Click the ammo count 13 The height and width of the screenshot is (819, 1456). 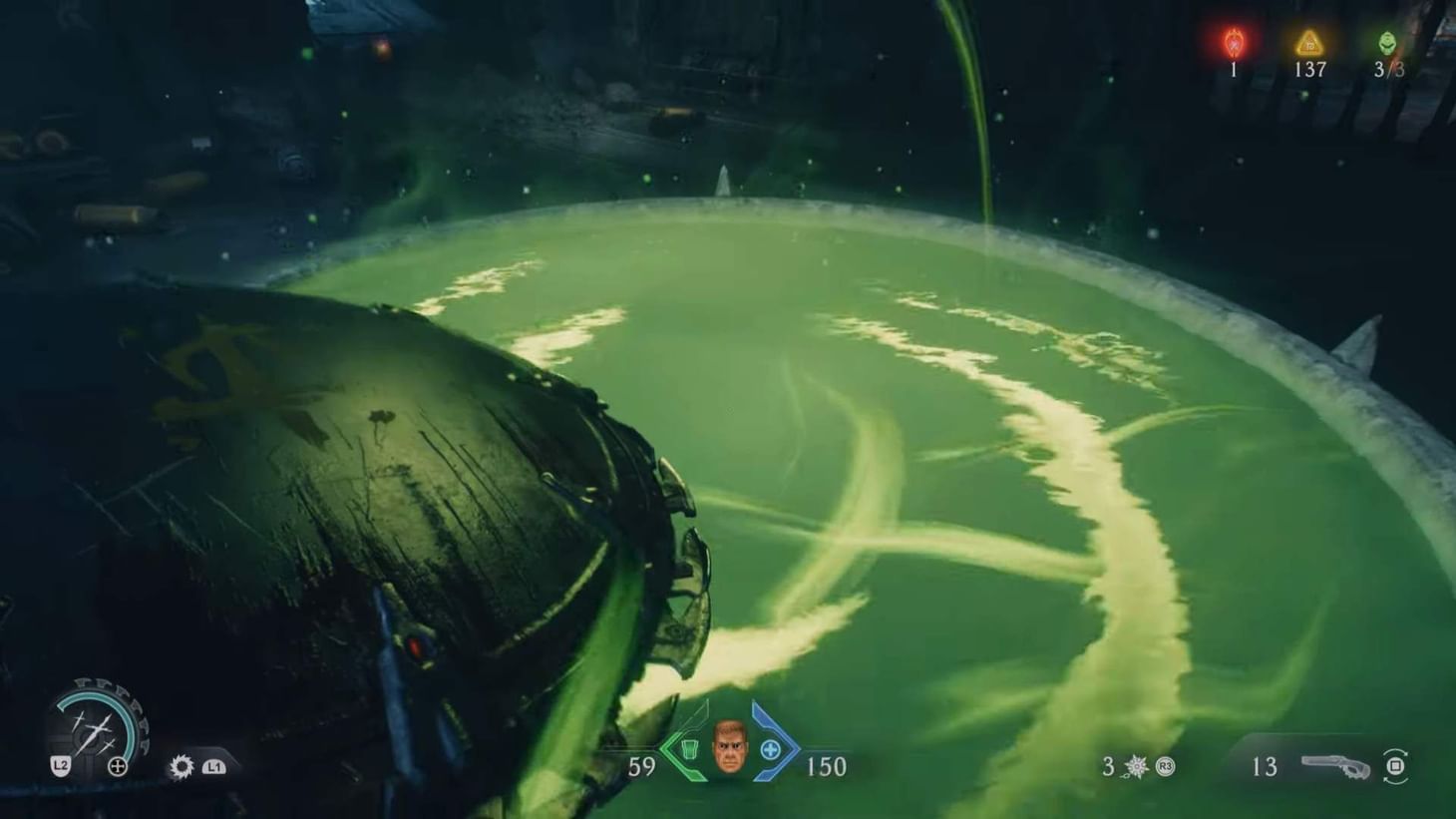tap(1264, 768)
